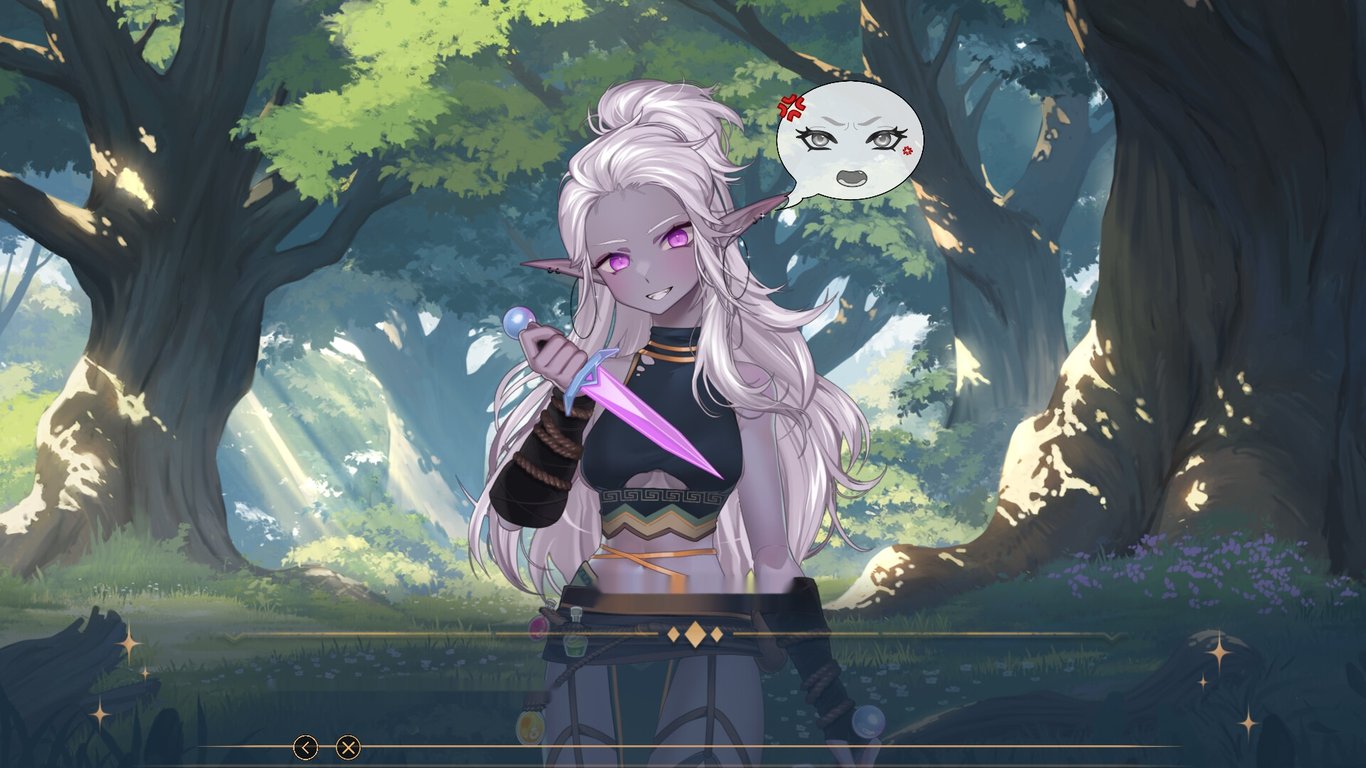Click the right small diamond marker
The height and width of the screenshot is (768, 1366).
[x=716, y=633]
